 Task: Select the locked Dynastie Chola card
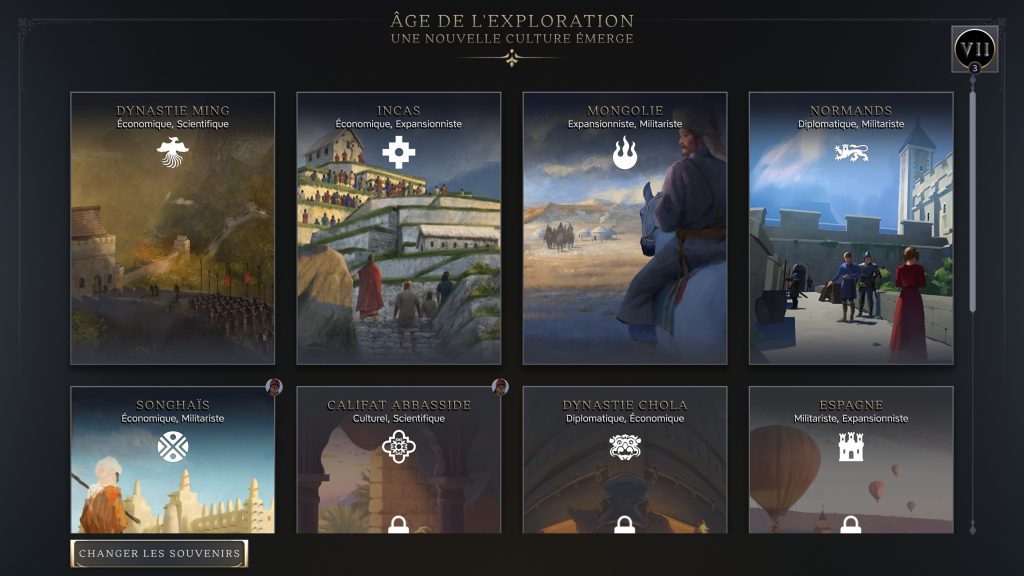pos(624,459)
